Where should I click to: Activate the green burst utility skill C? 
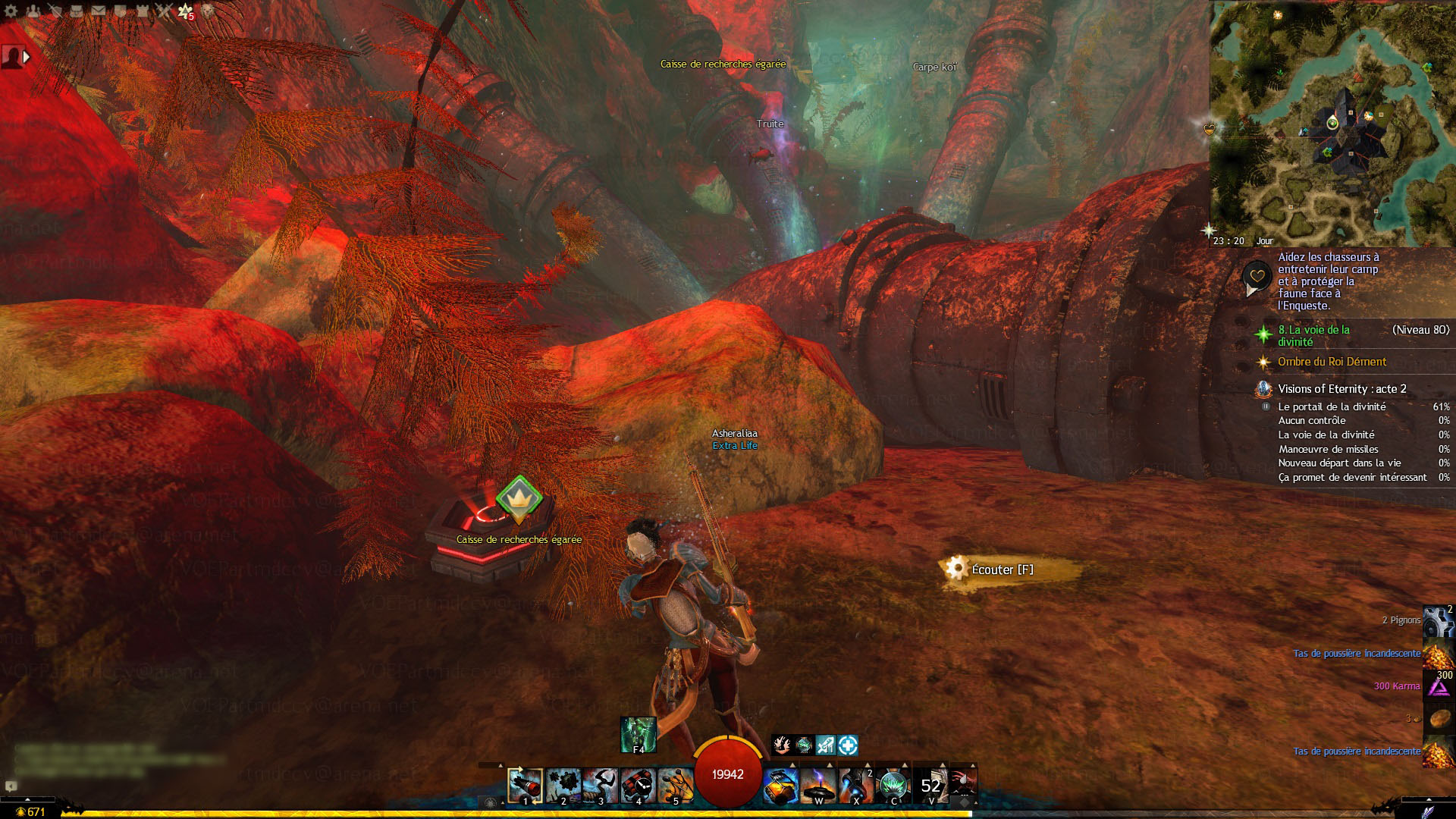(893, 786)
